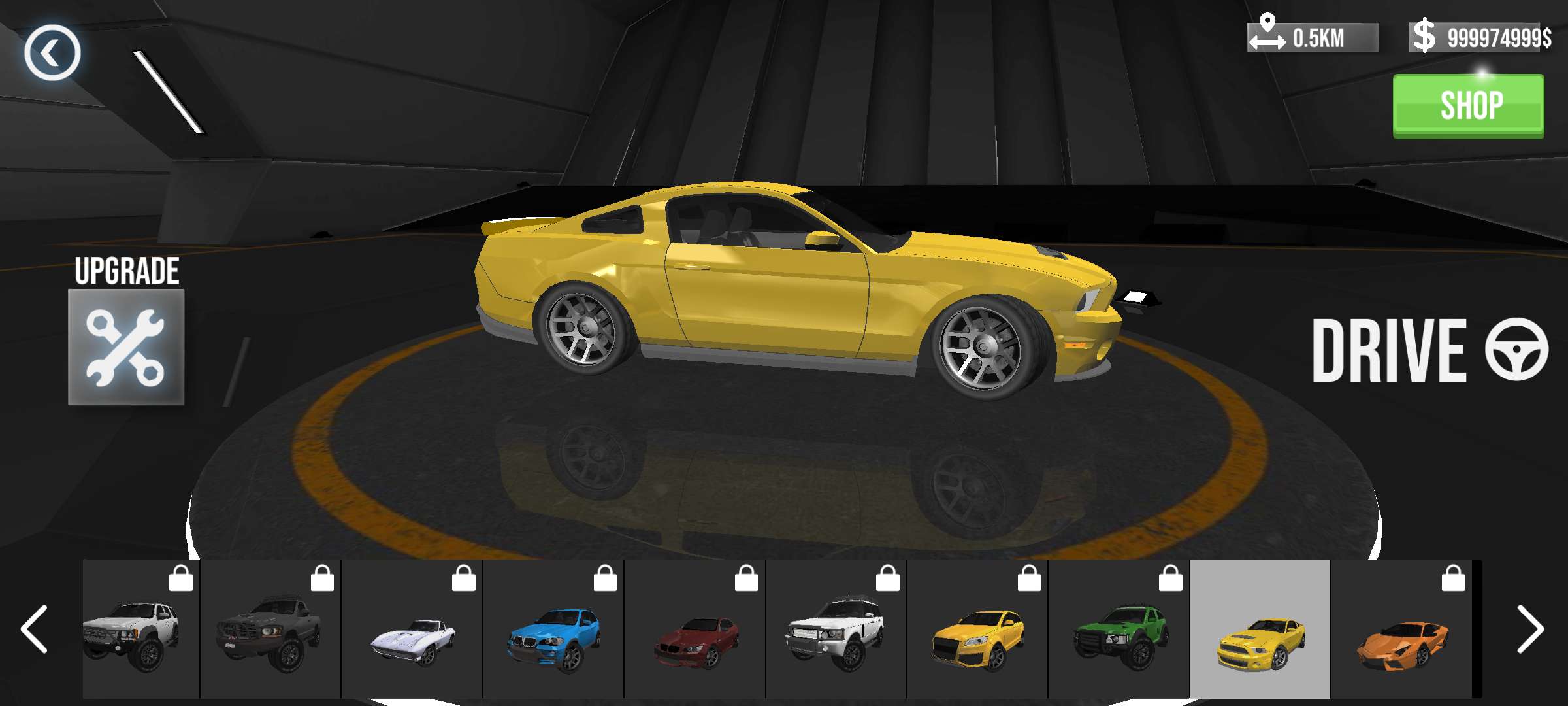Select the highlighted yellow Mustang thumbnail
The width and height of the screenshot is (1568, 706).
(x=1260, y=630)
